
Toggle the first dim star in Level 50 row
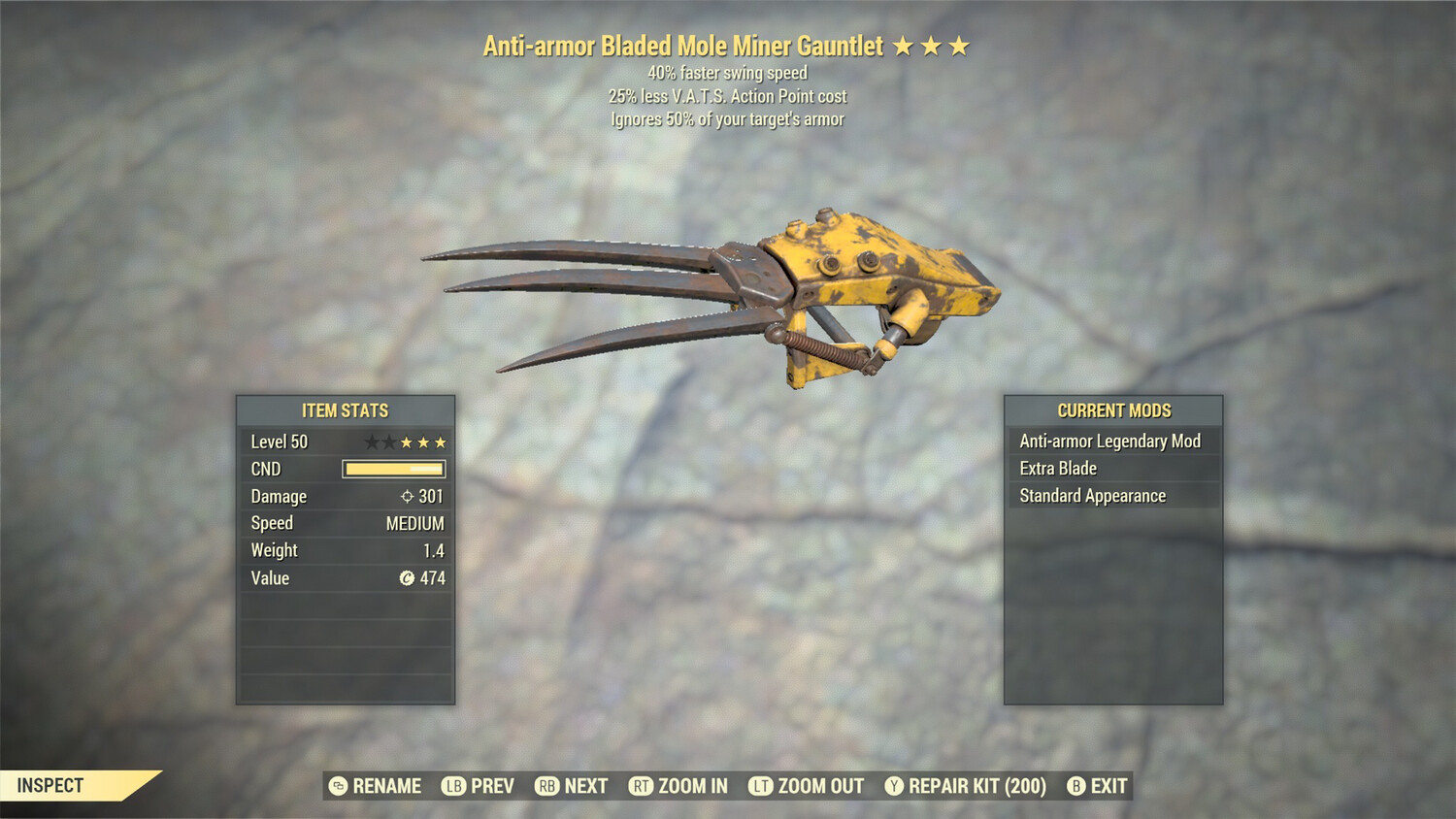[x=370, y=442]
